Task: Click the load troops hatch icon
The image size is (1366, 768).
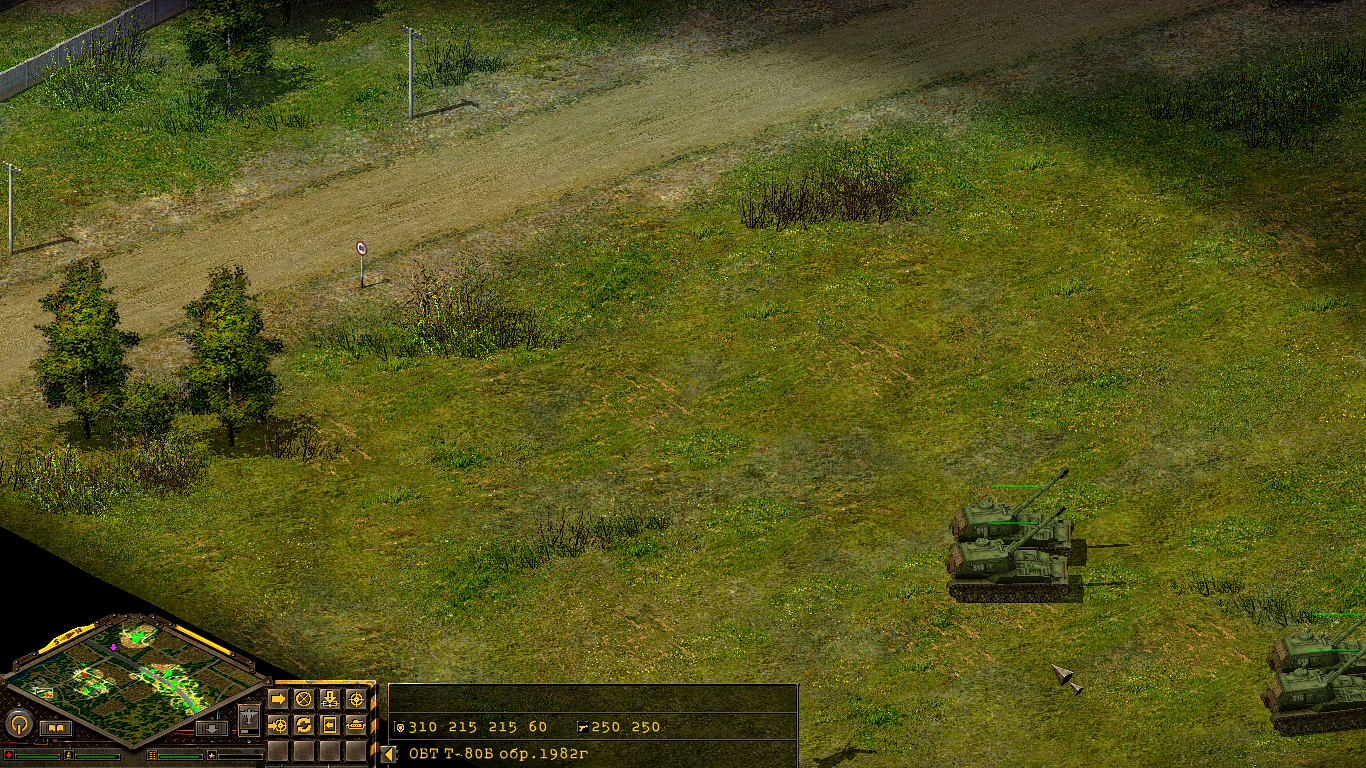Action: 330,698
